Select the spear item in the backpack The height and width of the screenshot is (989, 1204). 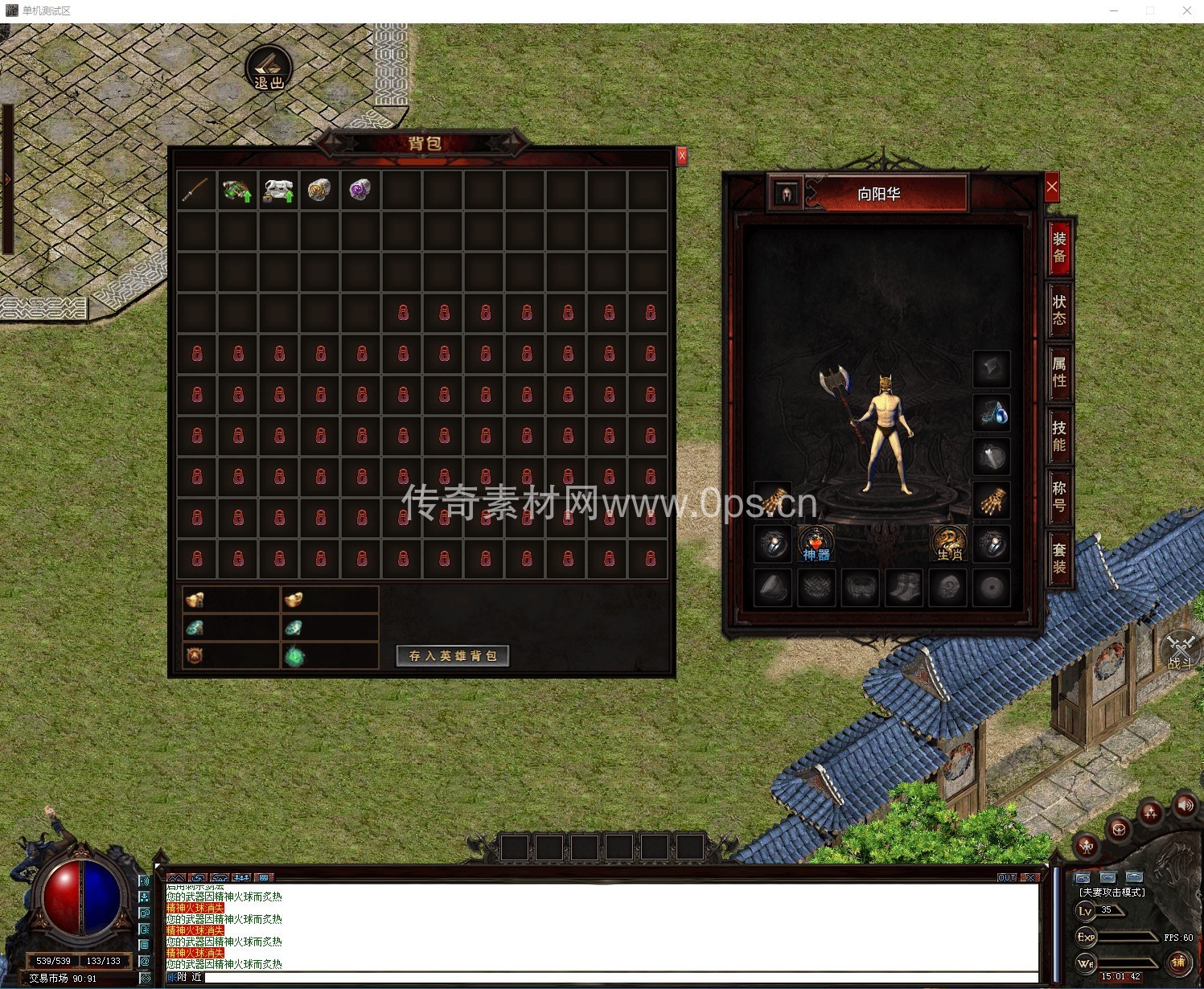coord(196,191)
